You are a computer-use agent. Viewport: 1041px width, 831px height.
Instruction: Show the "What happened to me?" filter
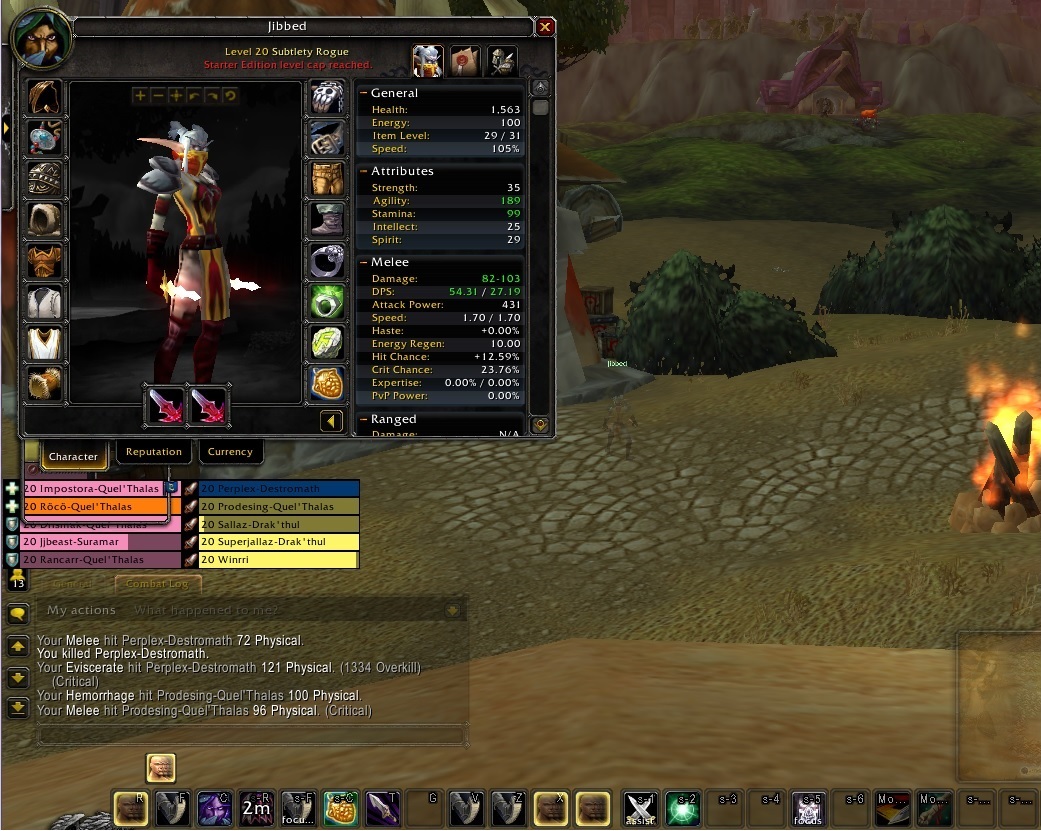[206, 610]
